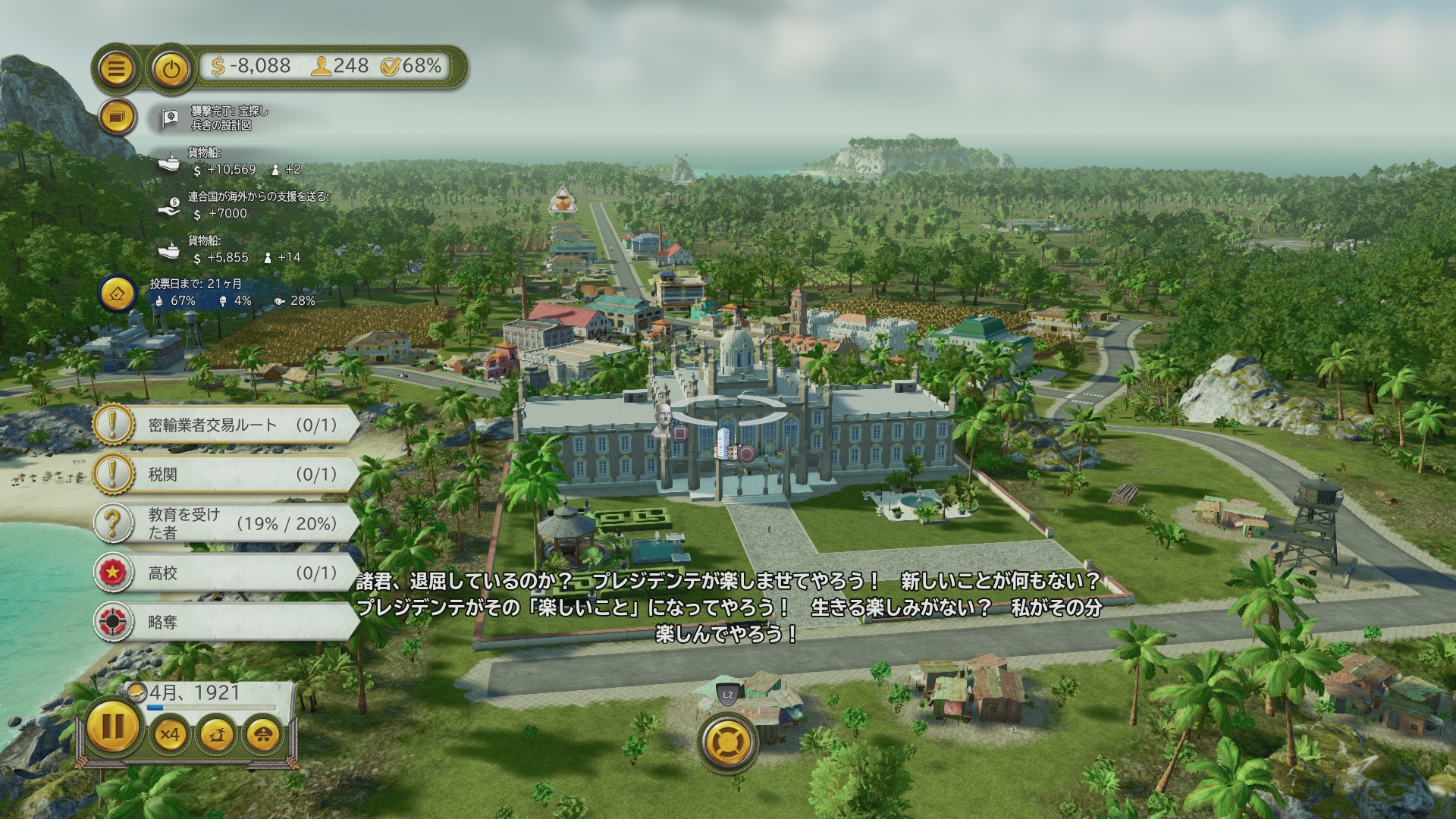This screenshot has width=1456, height=819.
Task: Click the gold power button
Action: coord(171,69)
